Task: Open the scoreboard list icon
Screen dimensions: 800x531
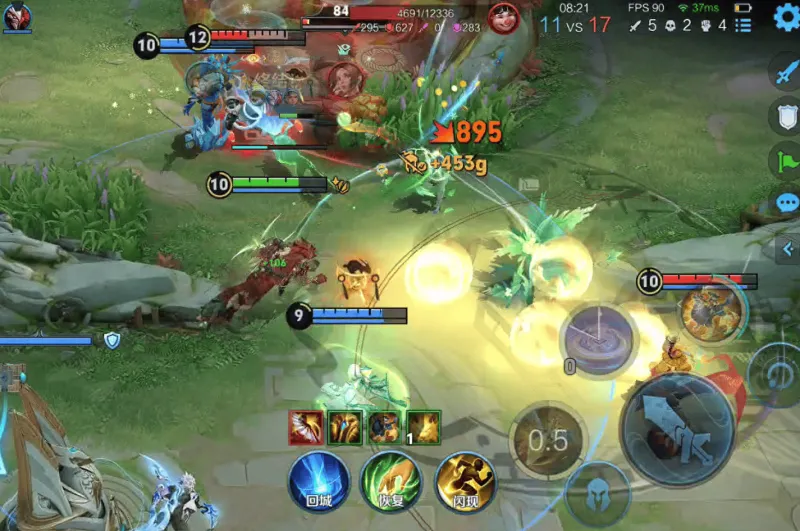Action: tap(743, 26)
